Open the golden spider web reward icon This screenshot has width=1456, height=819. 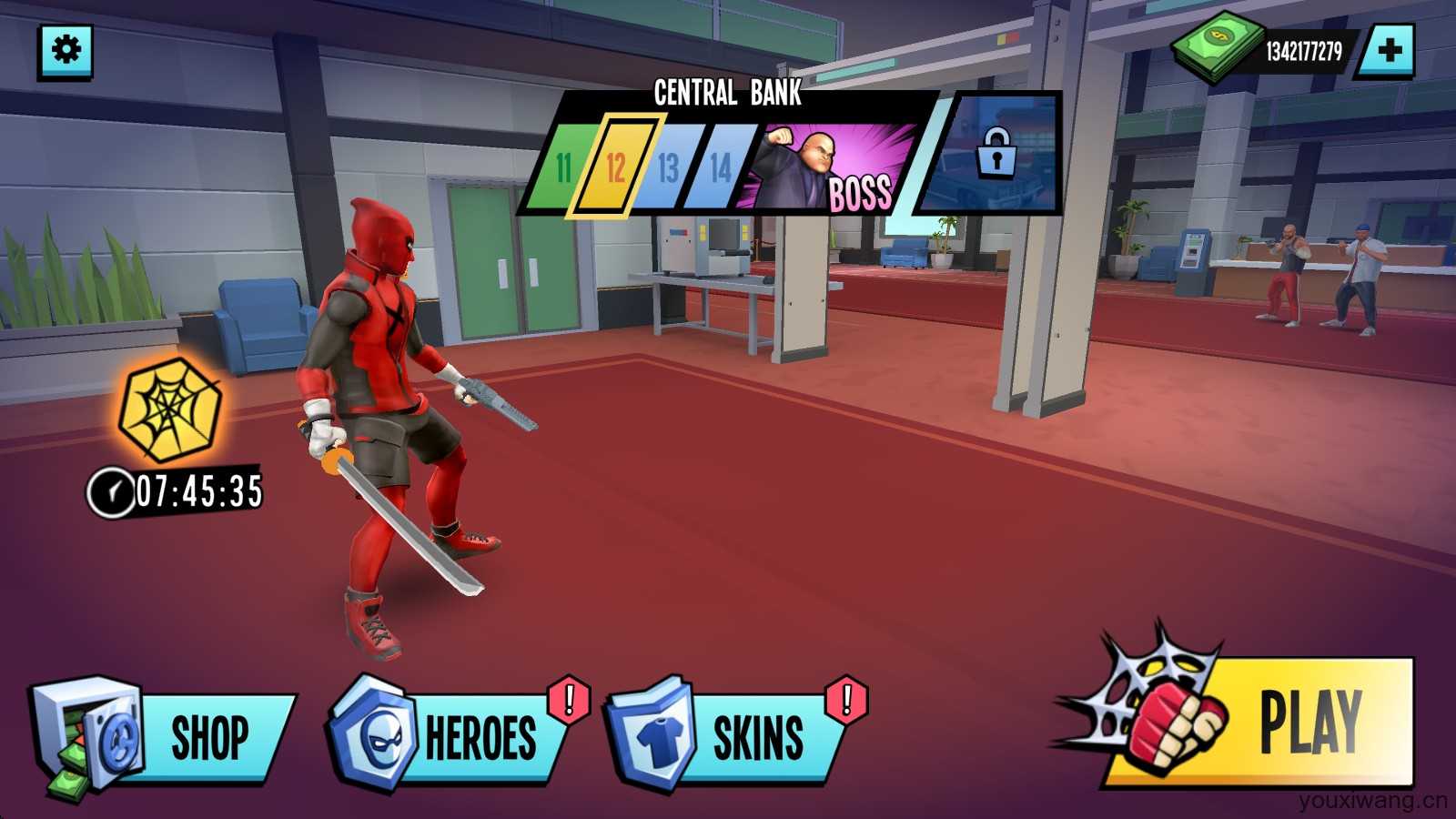170,408
